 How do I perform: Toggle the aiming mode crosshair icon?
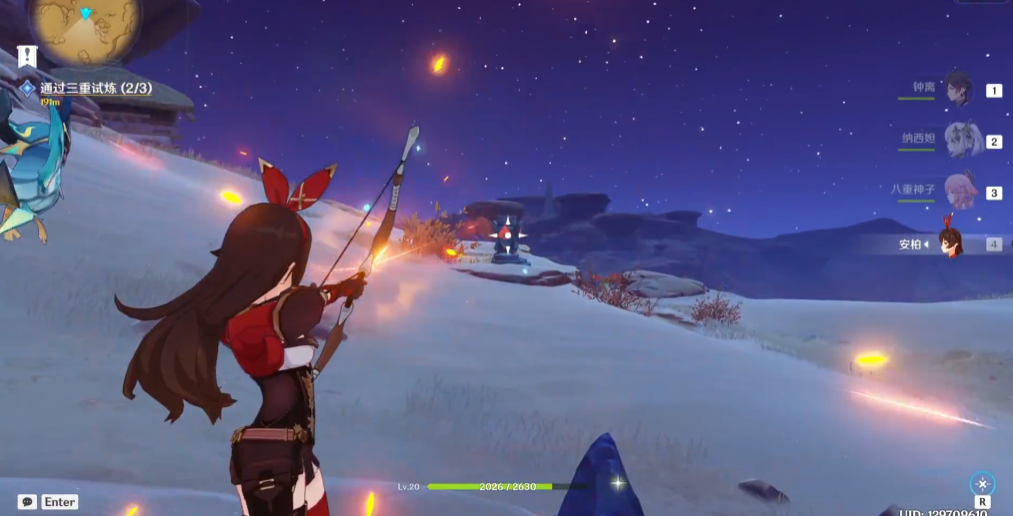pos(982,483)
